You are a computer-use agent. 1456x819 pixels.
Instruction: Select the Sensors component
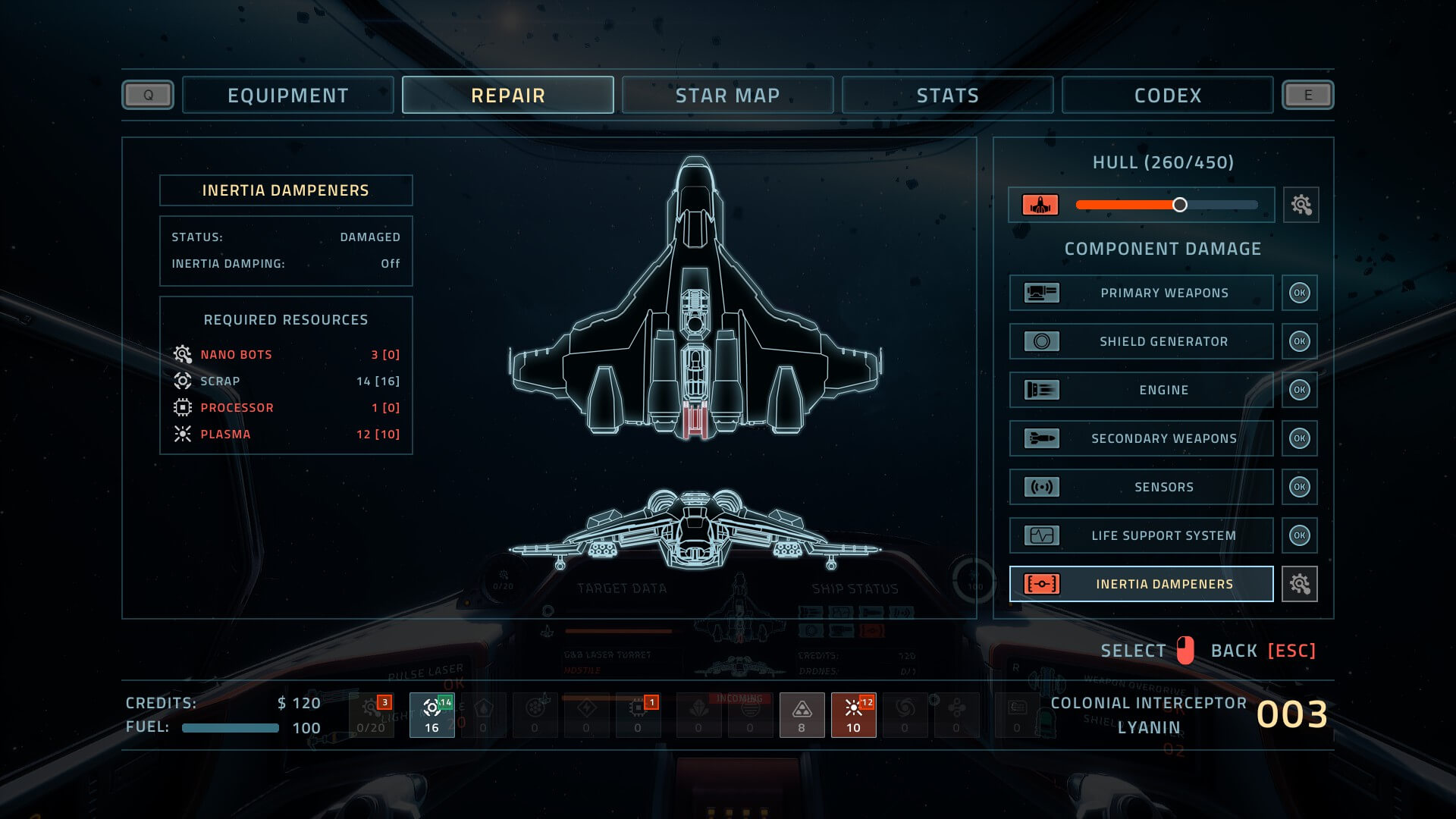pos(1141,487)
